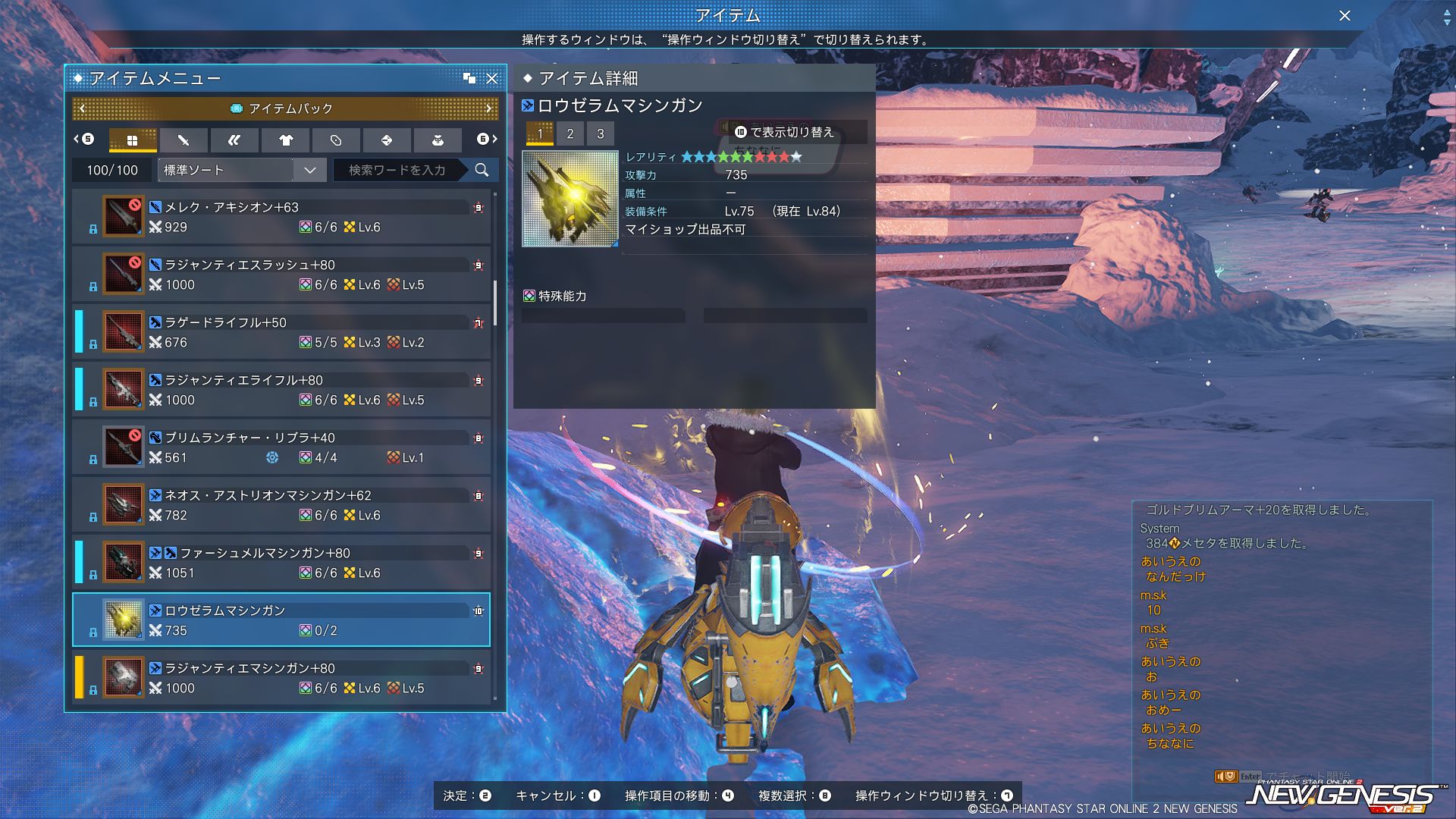
Task: Switch to the weapons sword tab
Action: [183, 140]
